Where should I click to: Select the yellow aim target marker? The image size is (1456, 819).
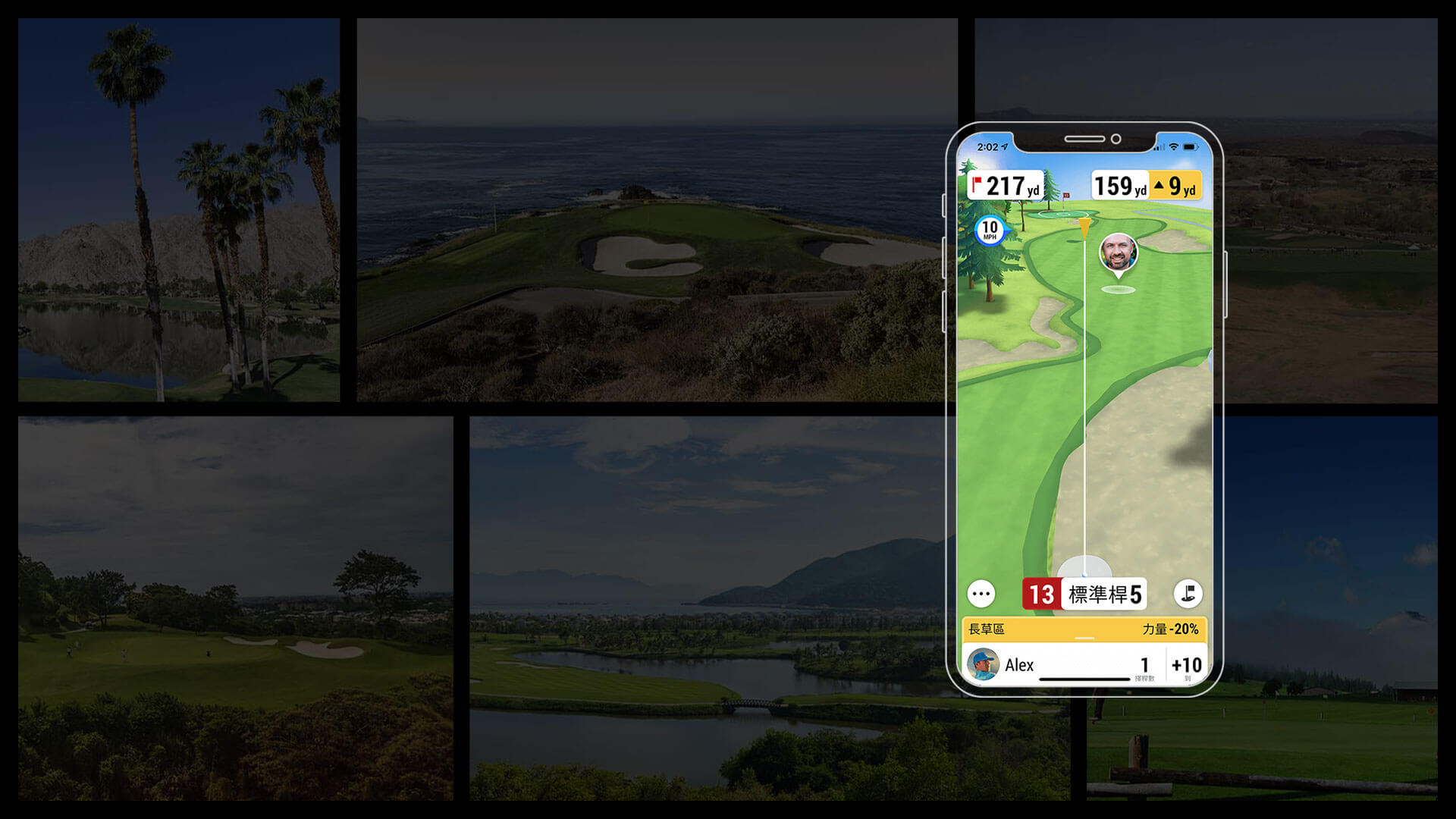1085,227
